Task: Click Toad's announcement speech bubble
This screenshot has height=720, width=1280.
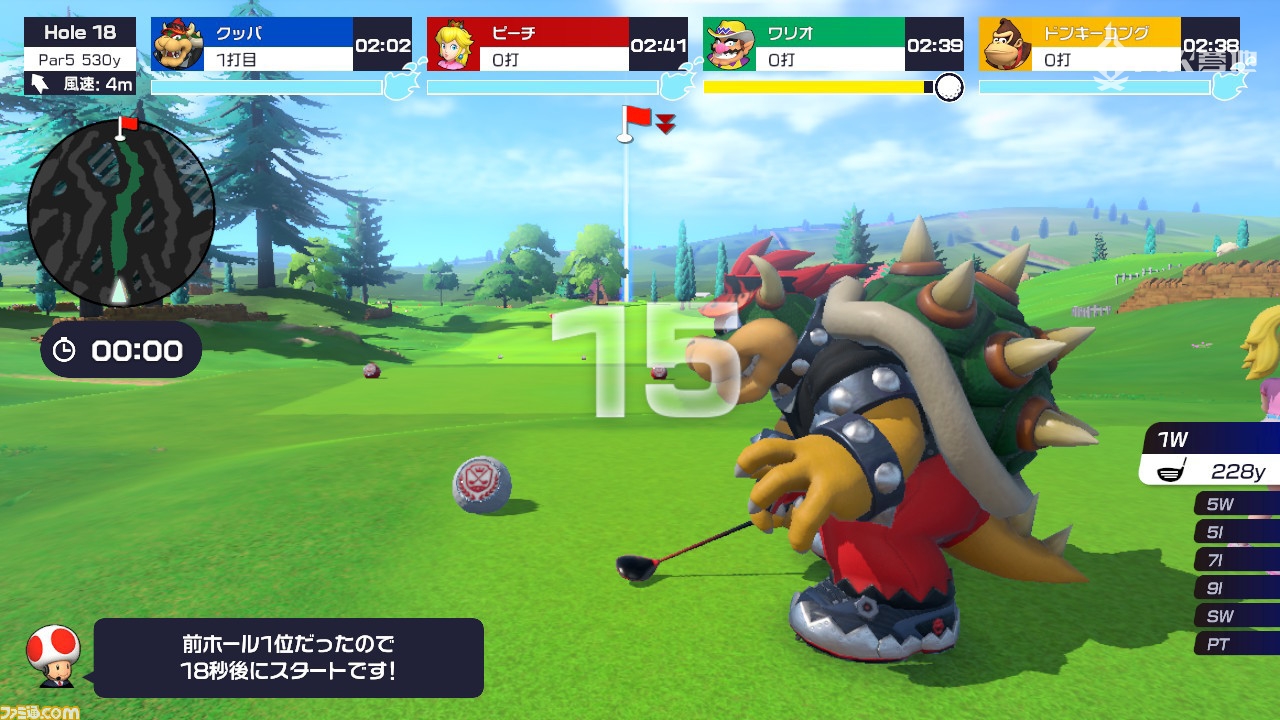Action: (289, 657)
